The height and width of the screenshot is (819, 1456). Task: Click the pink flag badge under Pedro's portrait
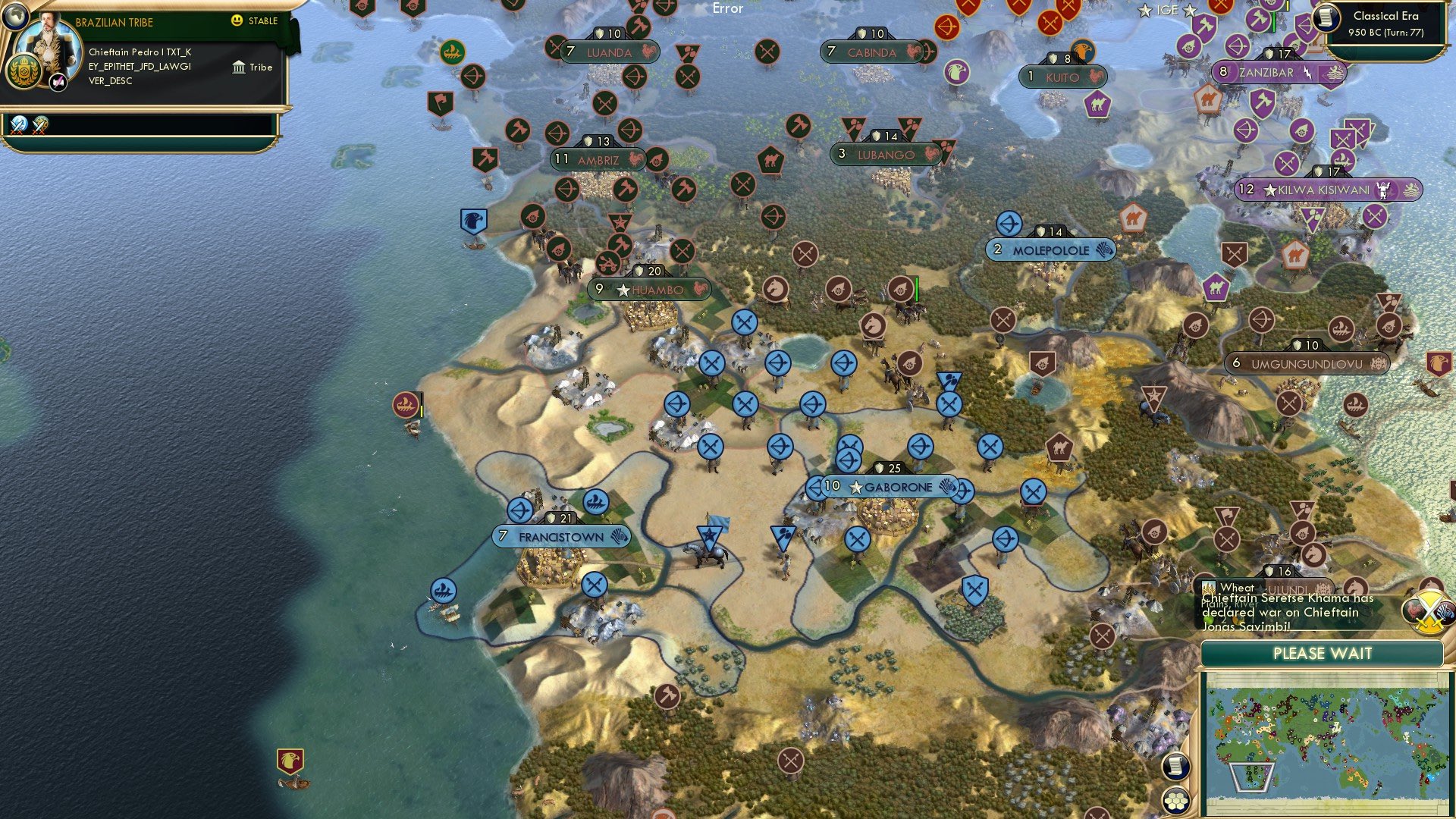pos(57,83)
